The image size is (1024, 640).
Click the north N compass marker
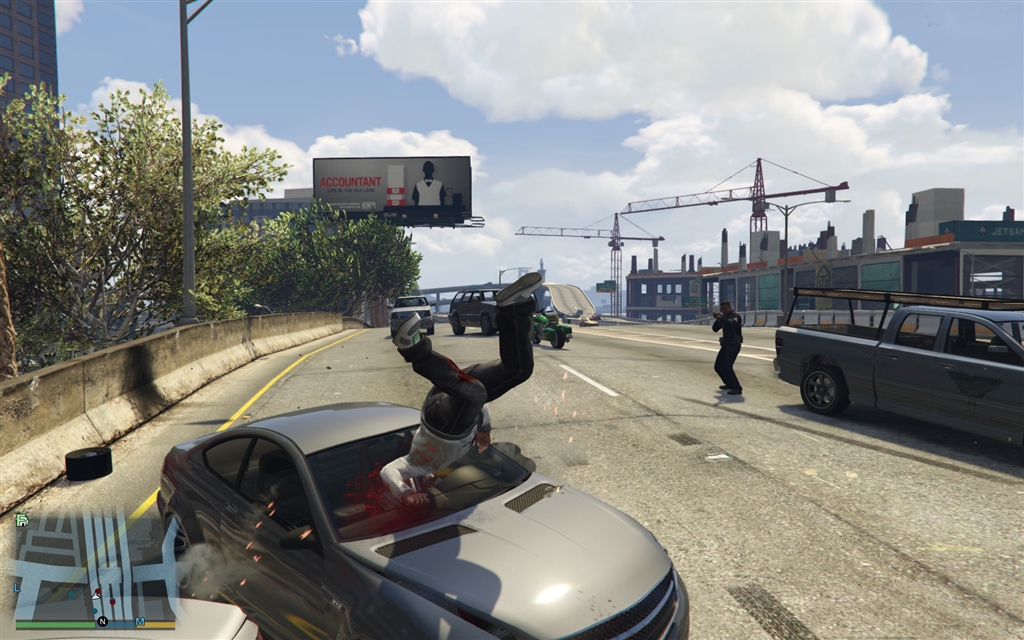pos(102,621)
